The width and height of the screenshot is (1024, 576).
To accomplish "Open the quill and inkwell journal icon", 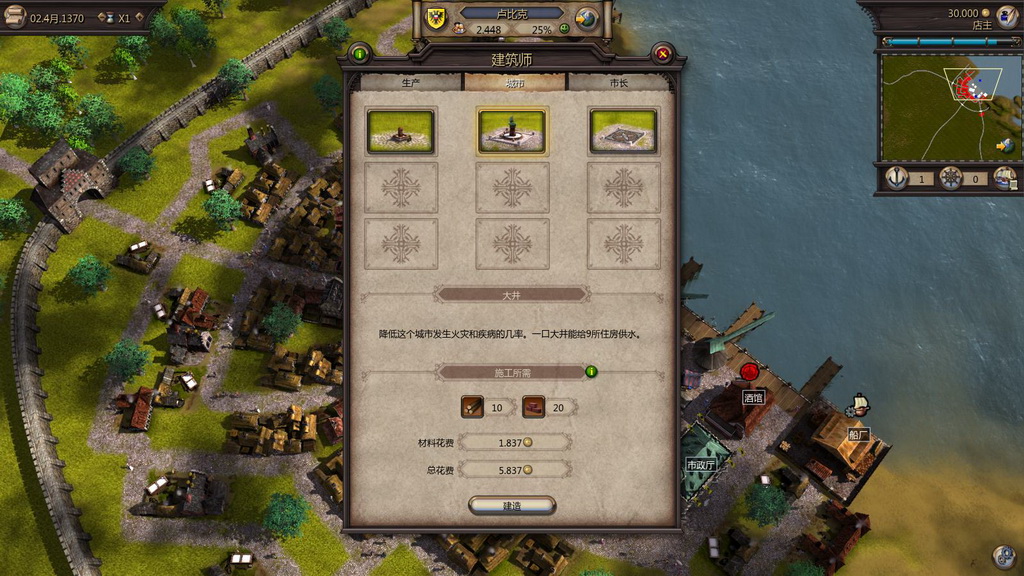I will pos(1006,16).
